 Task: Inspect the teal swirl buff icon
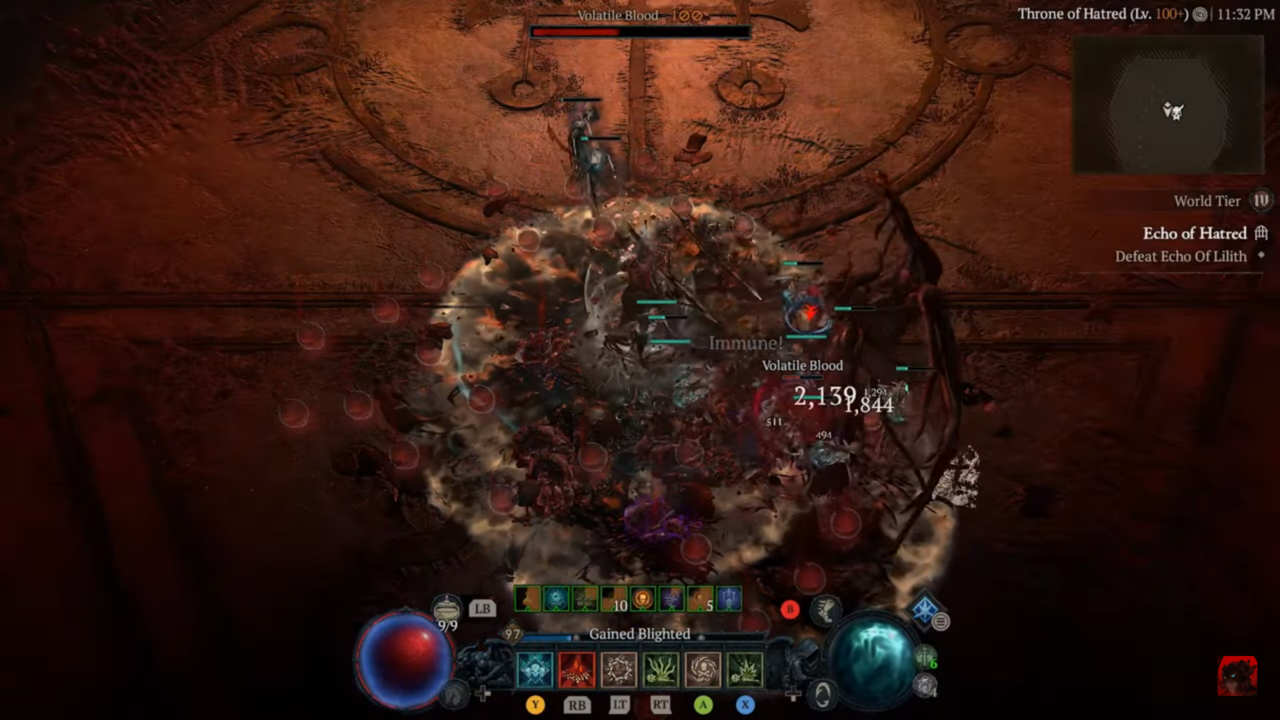tap(555, 599)
